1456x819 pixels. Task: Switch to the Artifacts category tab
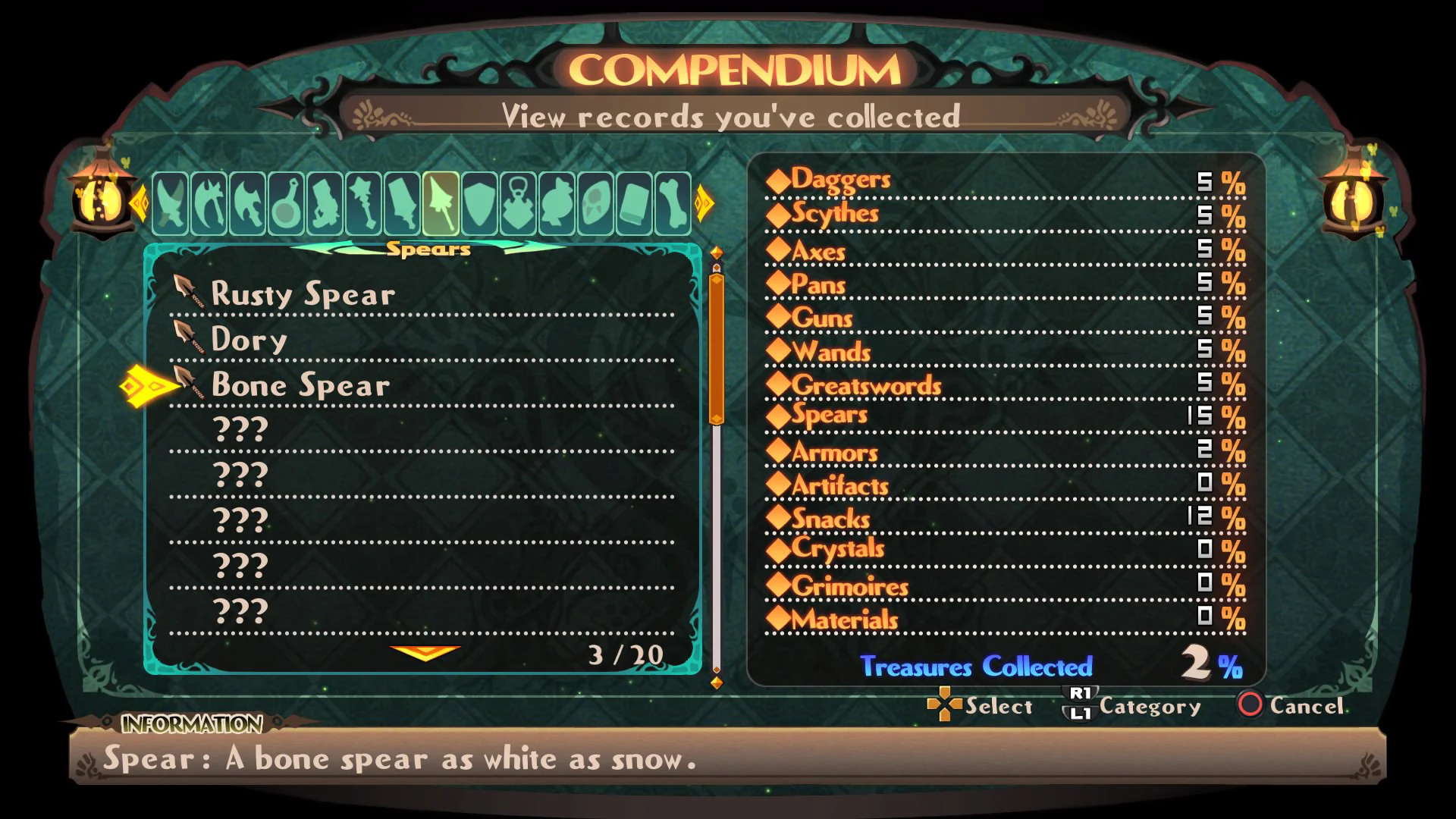(519, 203)
